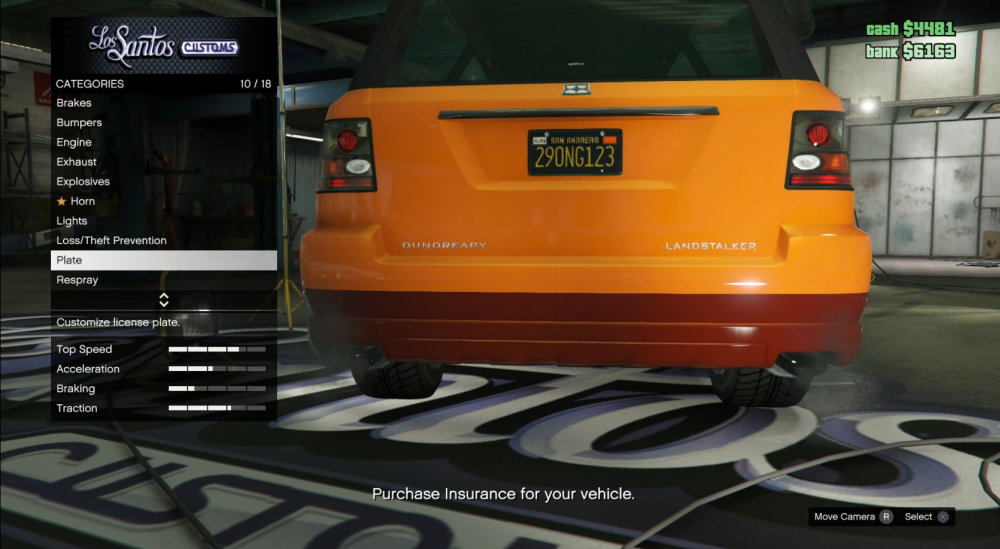Open the Exhaust options
1000x549 pixels.
(x=77, y=162)
